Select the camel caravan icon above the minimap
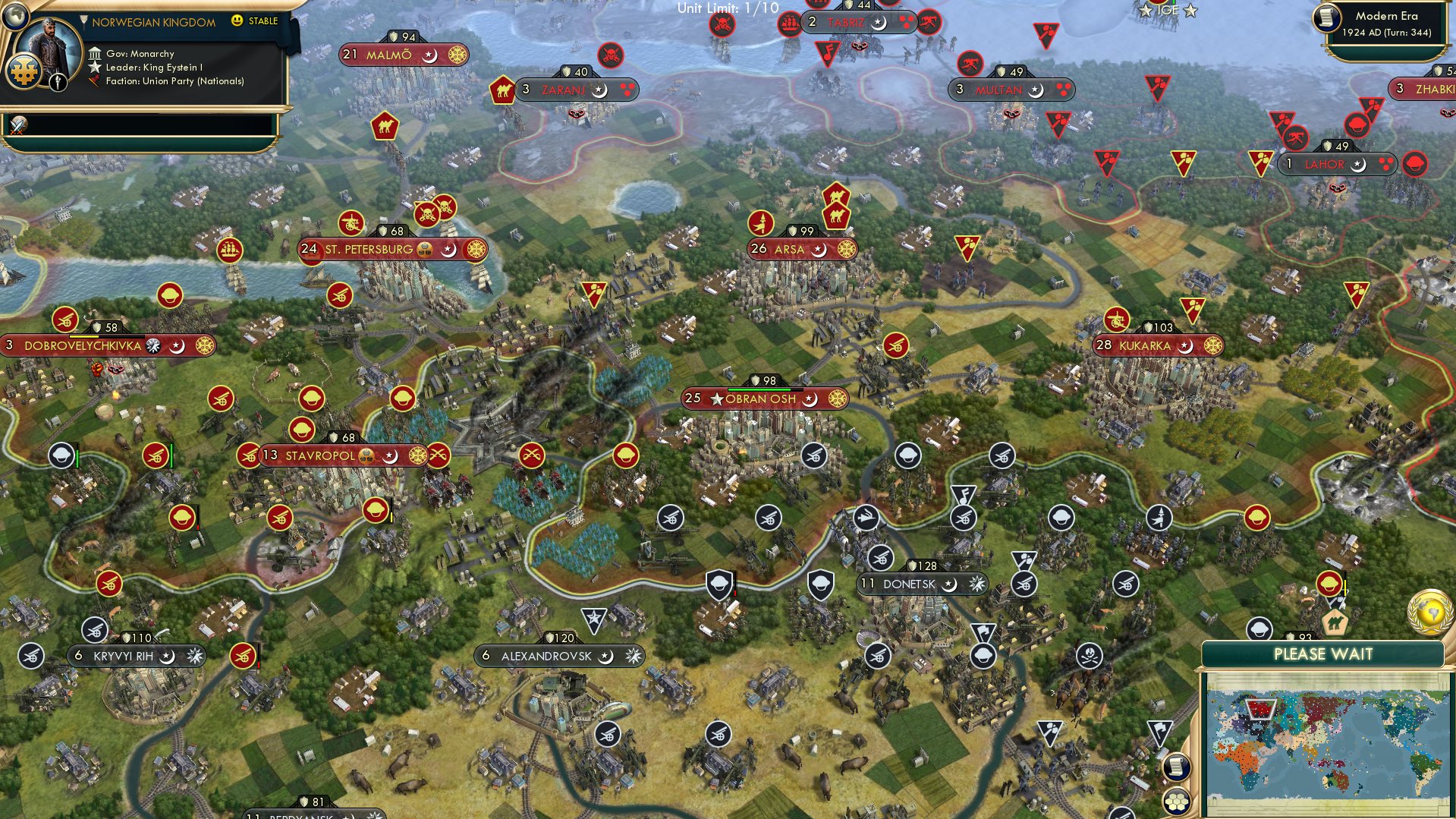 tap(1335, 621)
